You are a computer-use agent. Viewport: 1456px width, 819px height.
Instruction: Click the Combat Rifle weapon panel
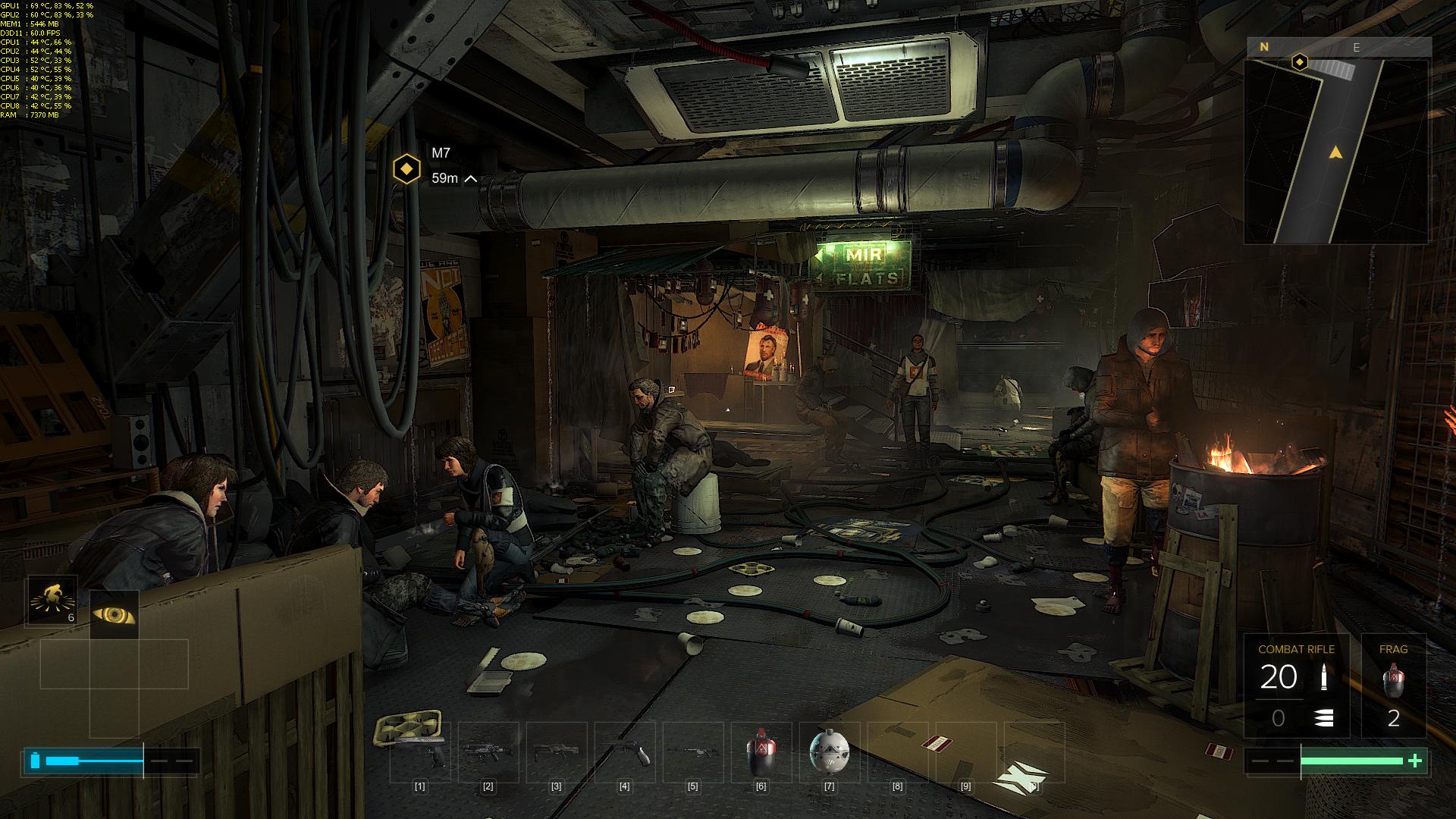(1296, 686)
